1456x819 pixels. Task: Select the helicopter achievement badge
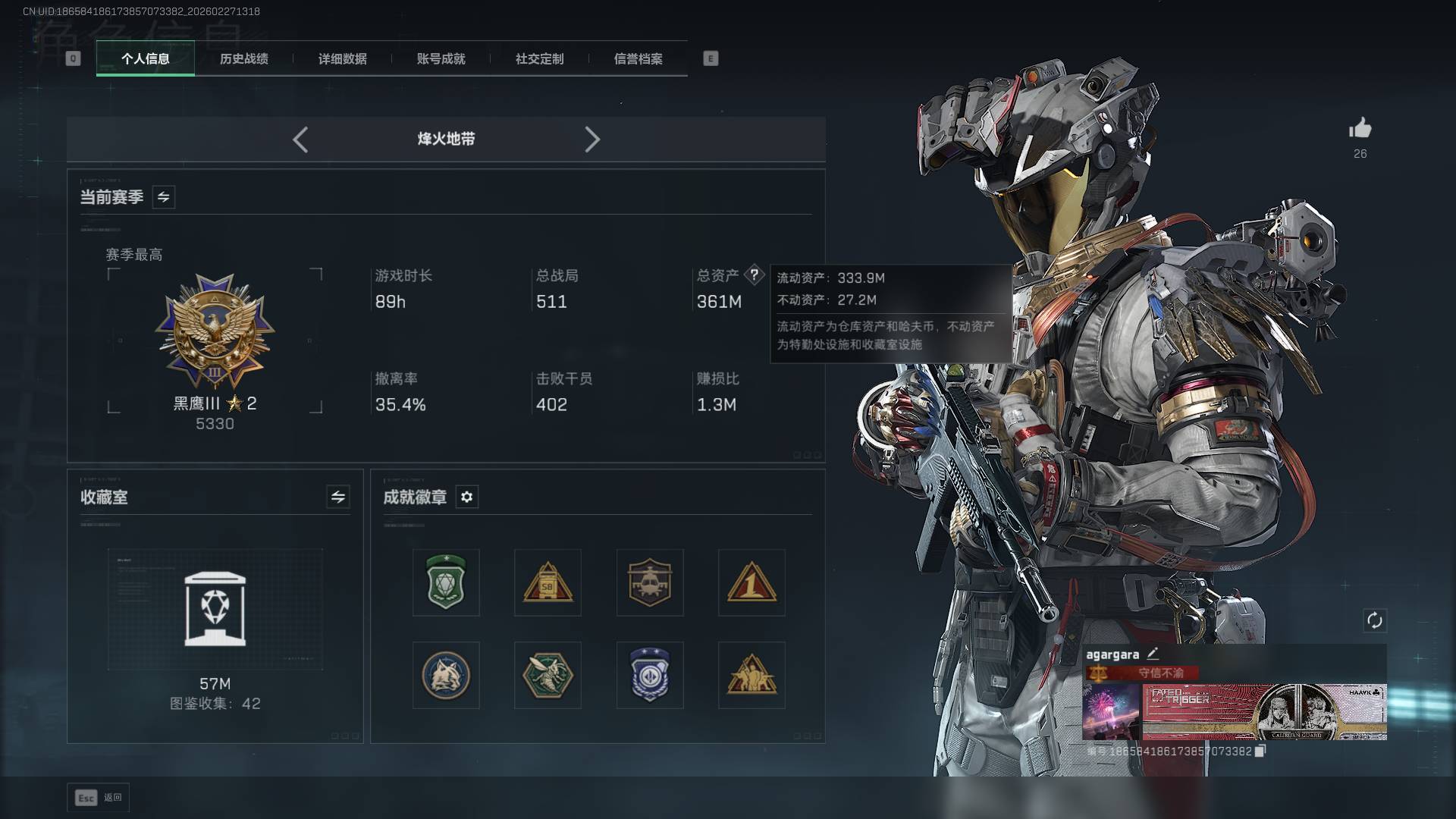[649, 582]
